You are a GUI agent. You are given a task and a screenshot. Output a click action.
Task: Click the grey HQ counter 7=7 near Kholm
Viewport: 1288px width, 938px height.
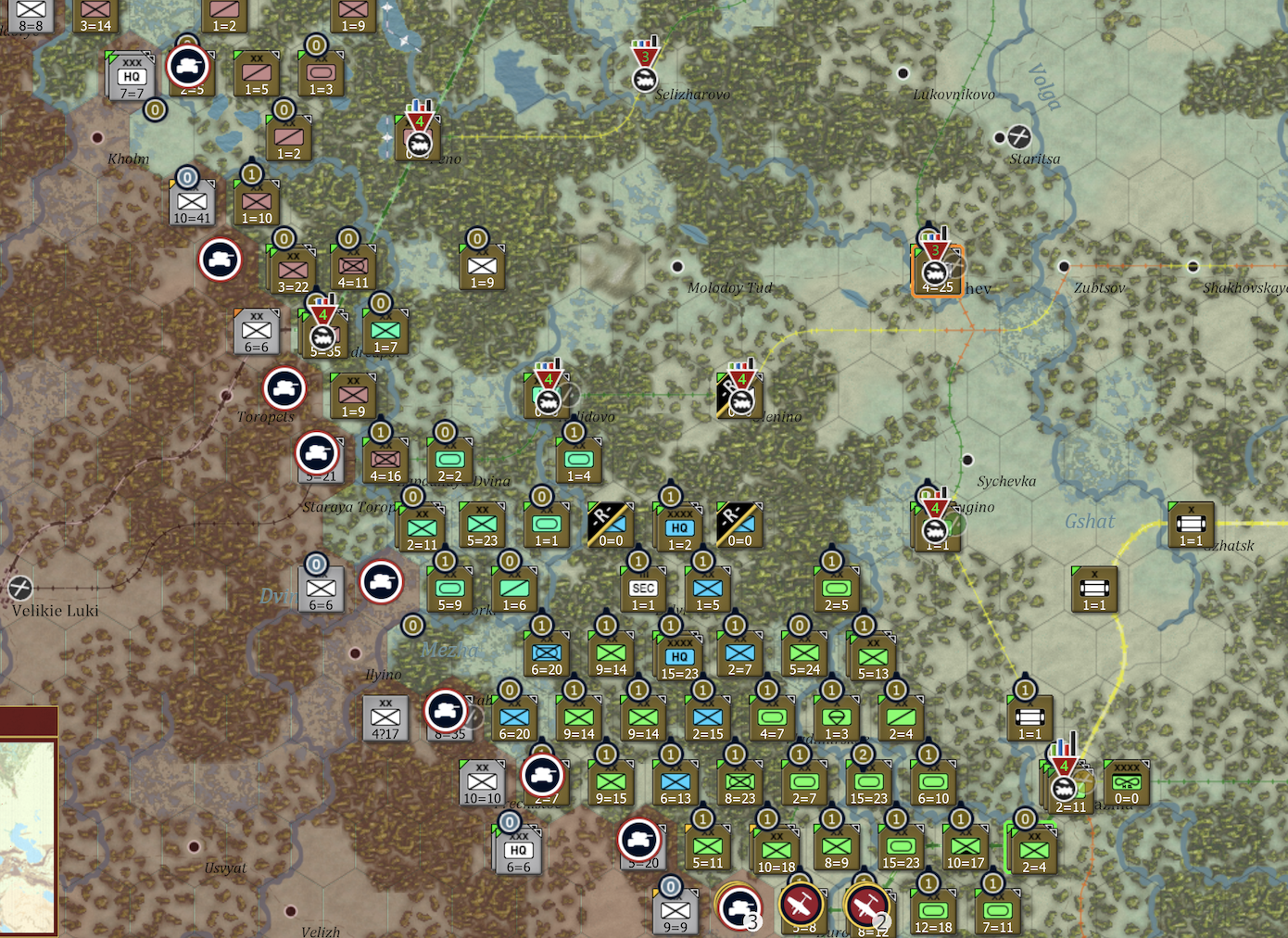(131, 76)
